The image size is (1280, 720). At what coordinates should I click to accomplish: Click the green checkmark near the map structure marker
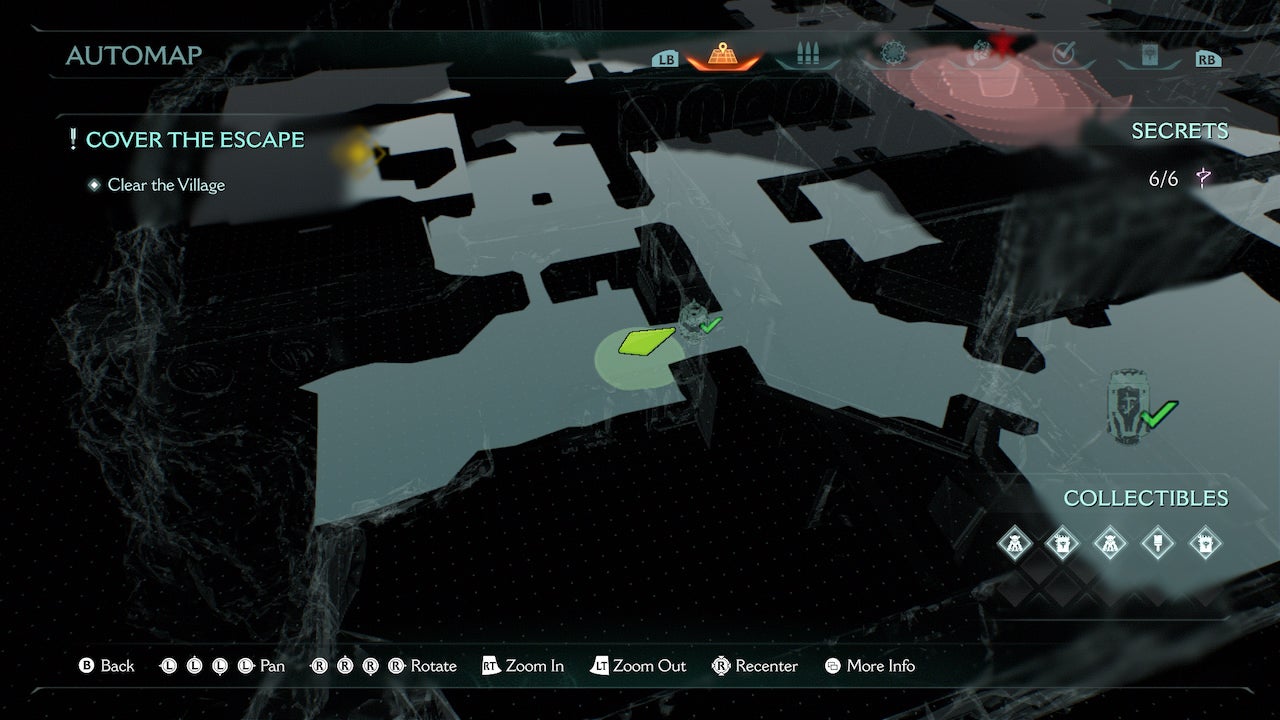pyautogui.click(x=710, y=323)
